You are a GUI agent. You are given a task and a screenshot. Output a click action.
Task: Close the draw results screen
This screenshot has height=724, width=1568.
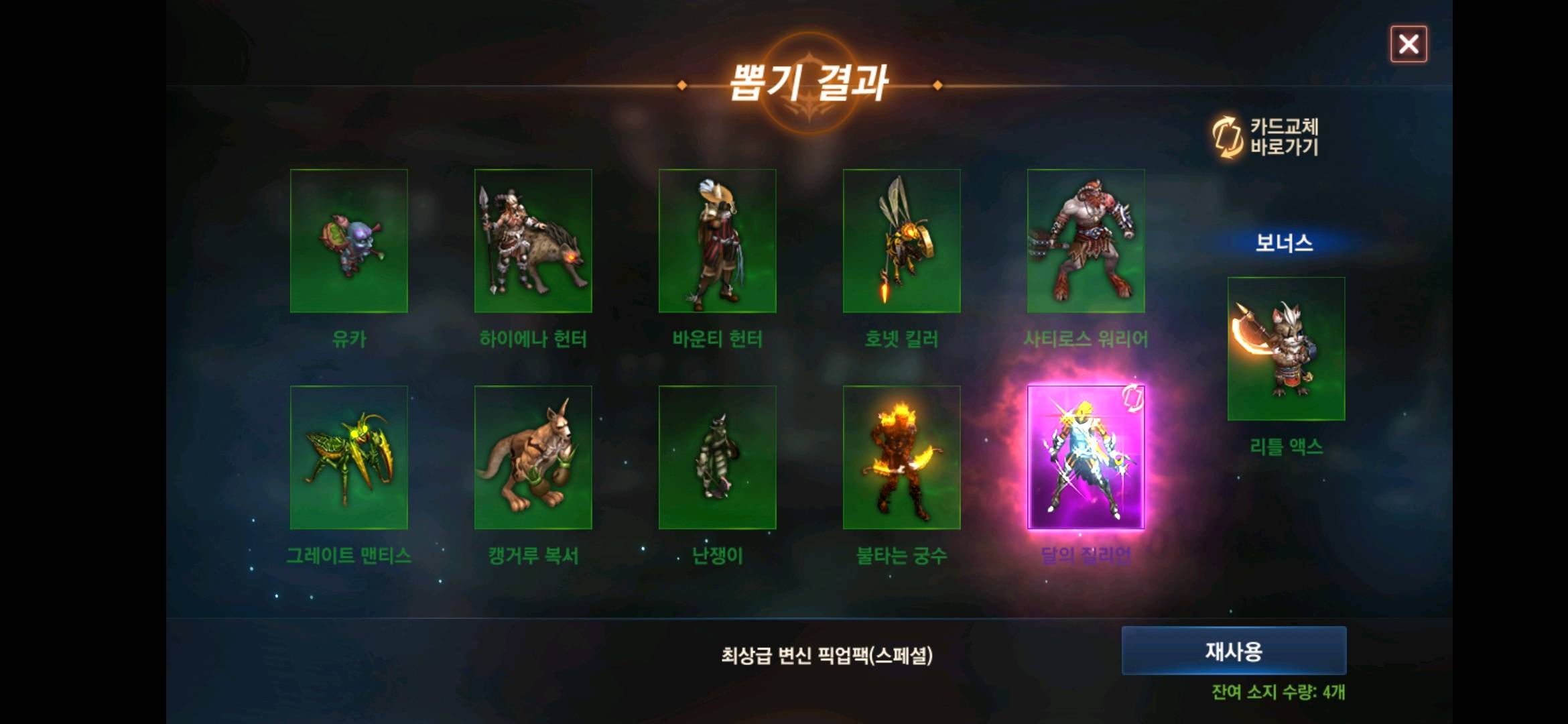click(x=1408, y=45)
